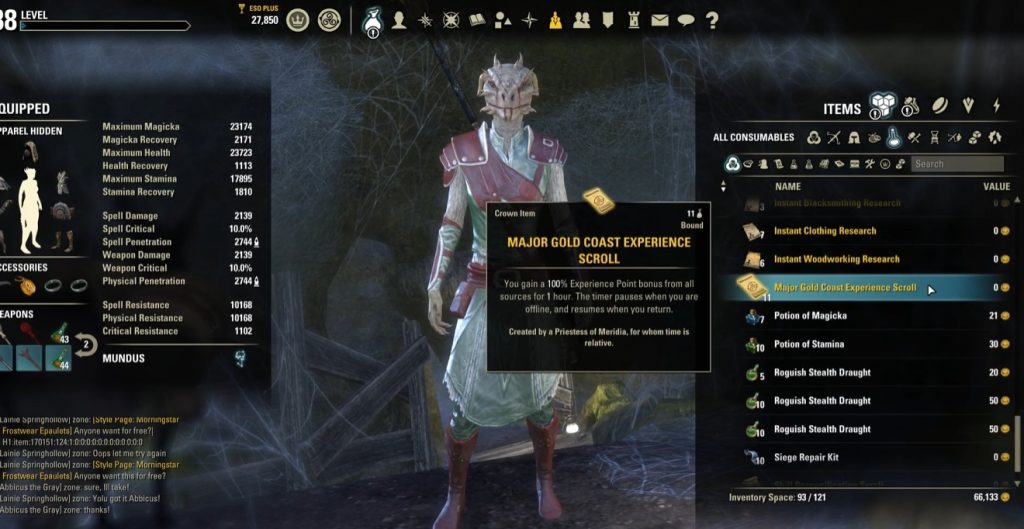The height and width of the screenshot is (529, 1024).
Task: Open the journal book icon
Action: [x=477, y=20]
